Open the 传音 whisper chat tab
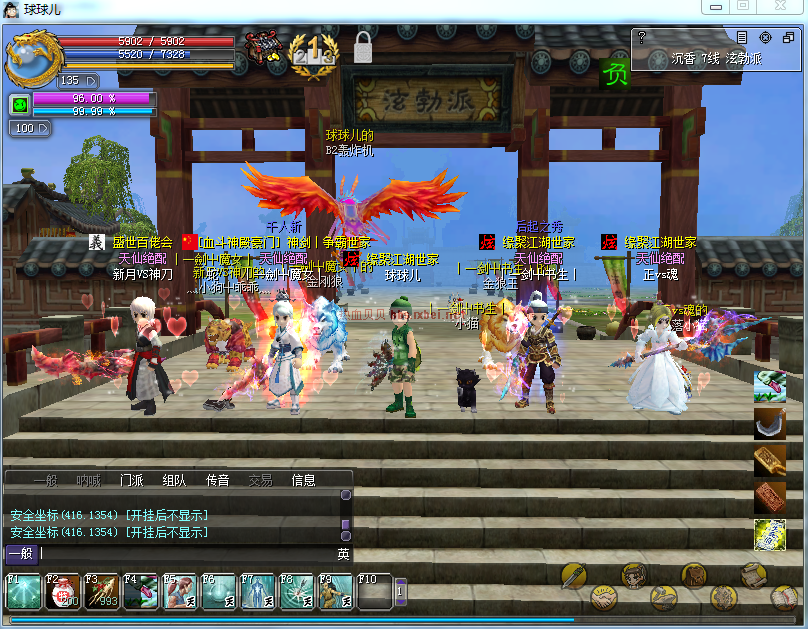The width and height of the screenshot is (808, 629). pyautogui.click(x=217, y=480)
